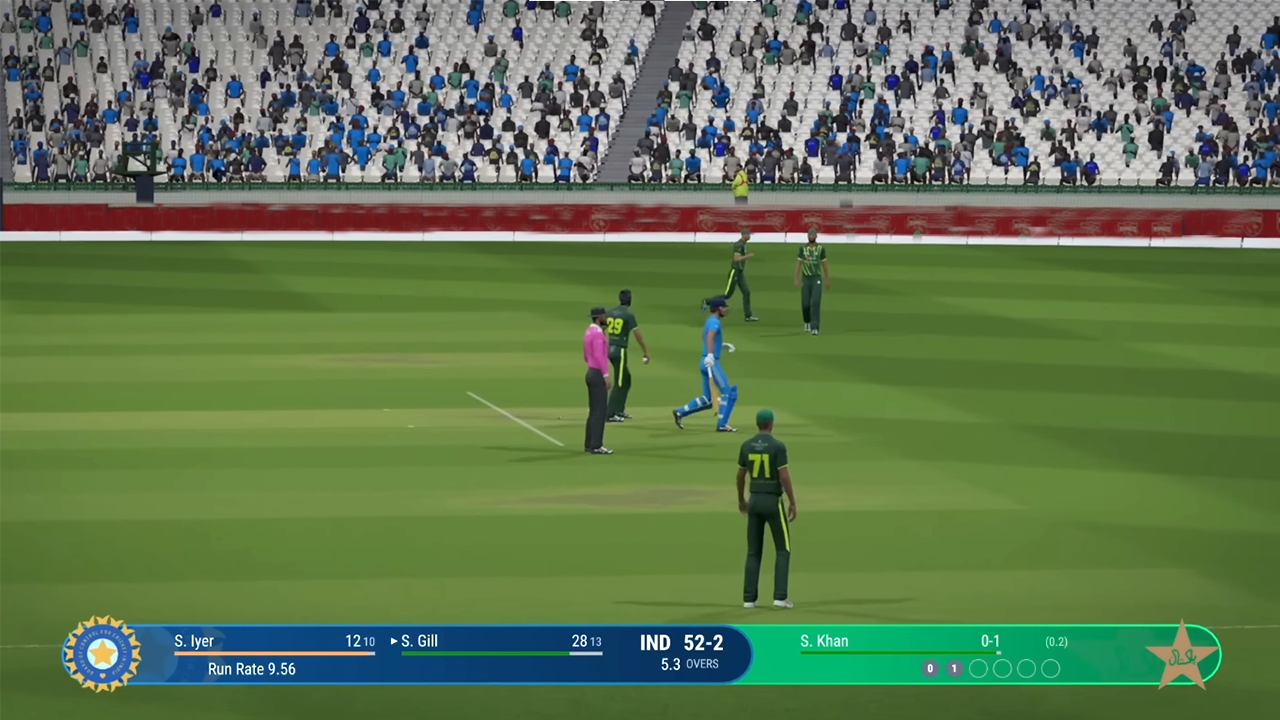The image size is (1280, 720).
Task: Click the second empty ball circle
Action: pyautogui.click(x=1002, y=669)
